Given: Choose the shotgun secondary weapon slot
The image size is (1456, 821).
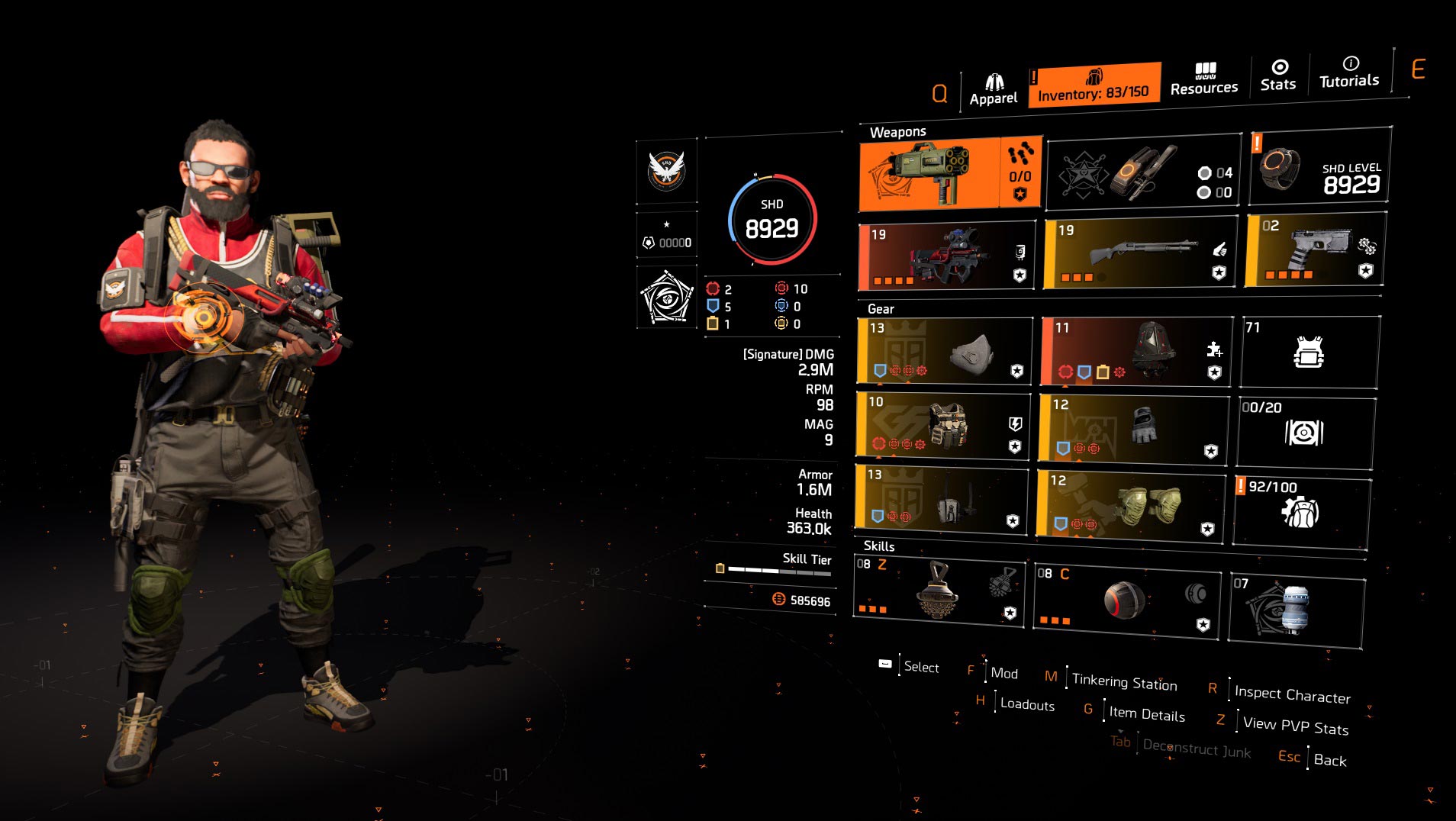Looking at the screenshot, I should (1142, 253).
